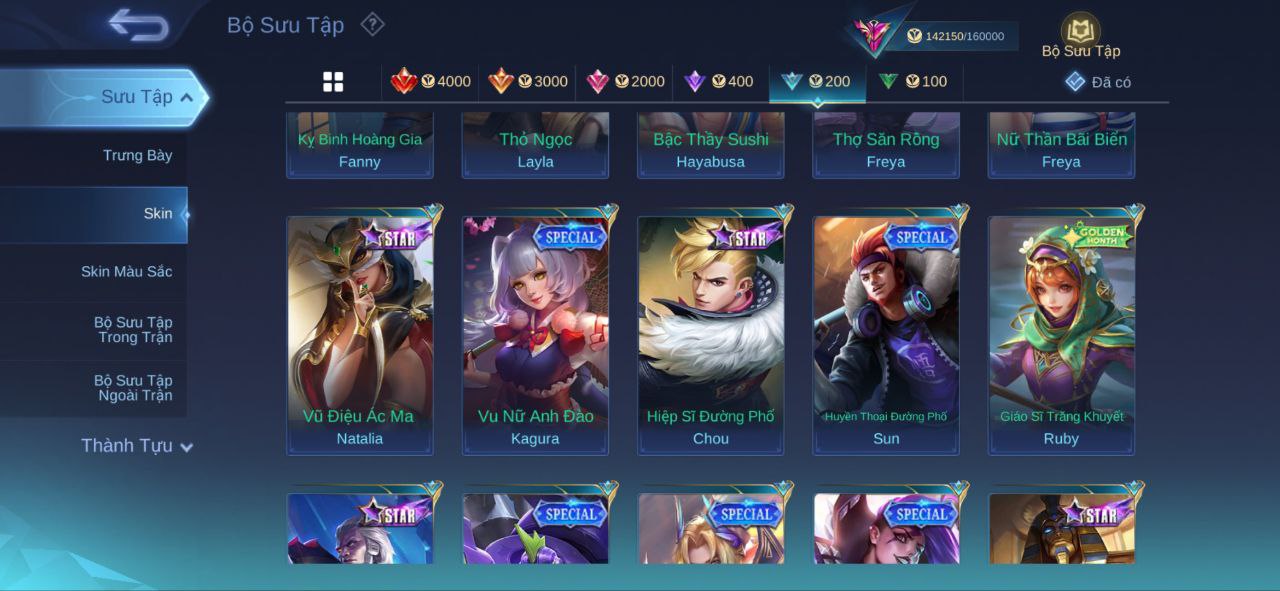Toggle the Đã có owned filter

[x=1098, y=82]
